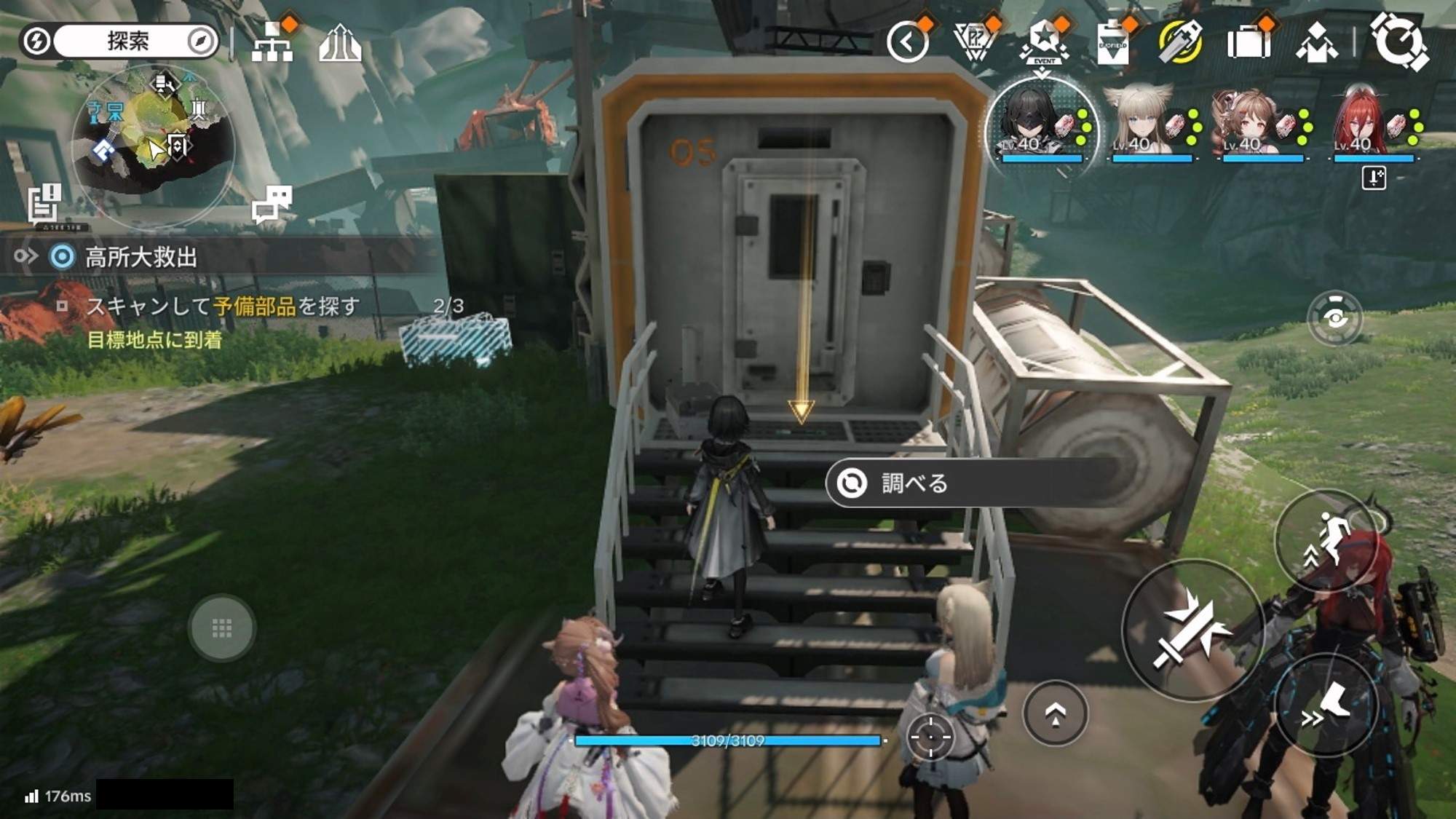The image size is (1456, 819).
Task: Open the event star icon
Action: pos(1043,41)
